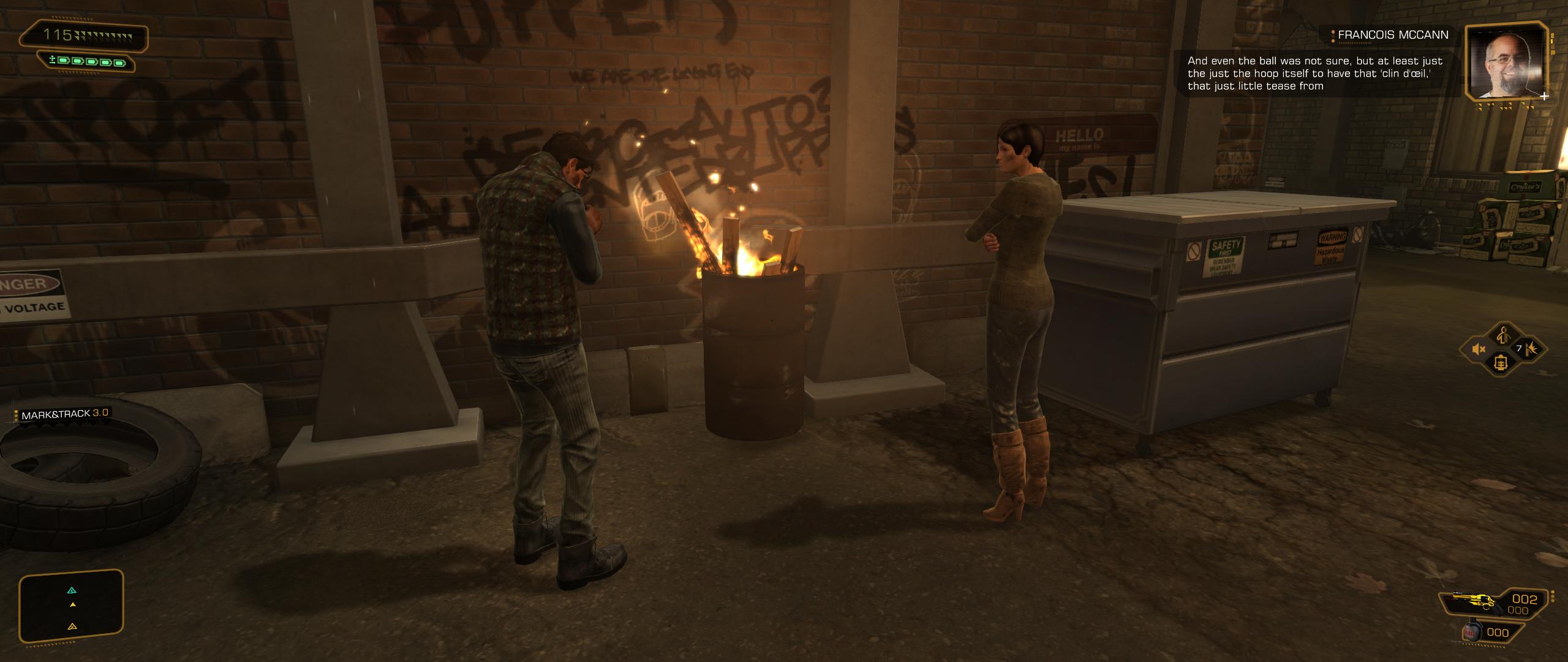1568x662 pixels.
Task: Activate the cloak figure augment icon
Action: click(x=1501, y=335)
